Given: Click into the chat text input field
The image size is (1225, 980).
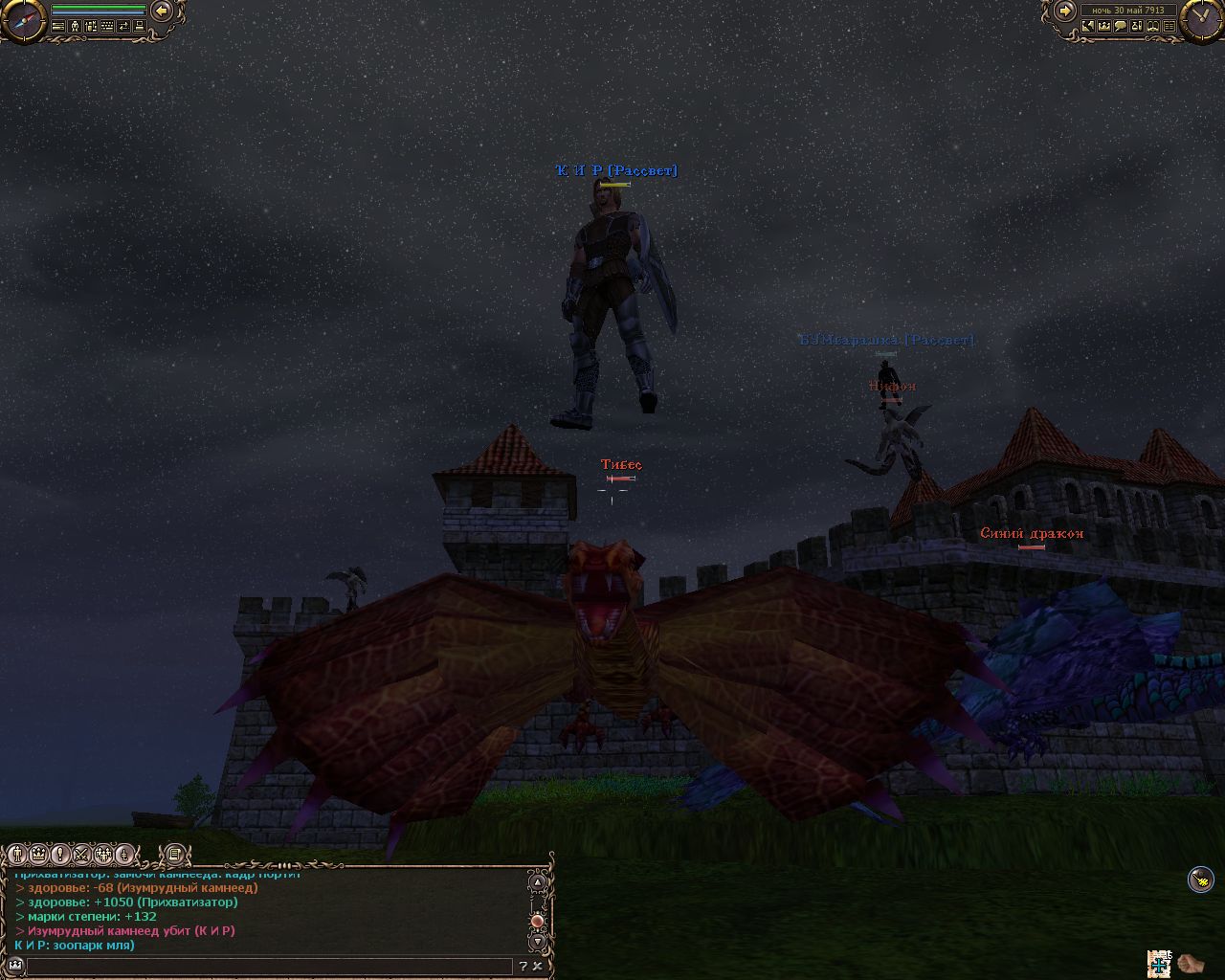Looking at the screenshot, I should coord(268,966).
